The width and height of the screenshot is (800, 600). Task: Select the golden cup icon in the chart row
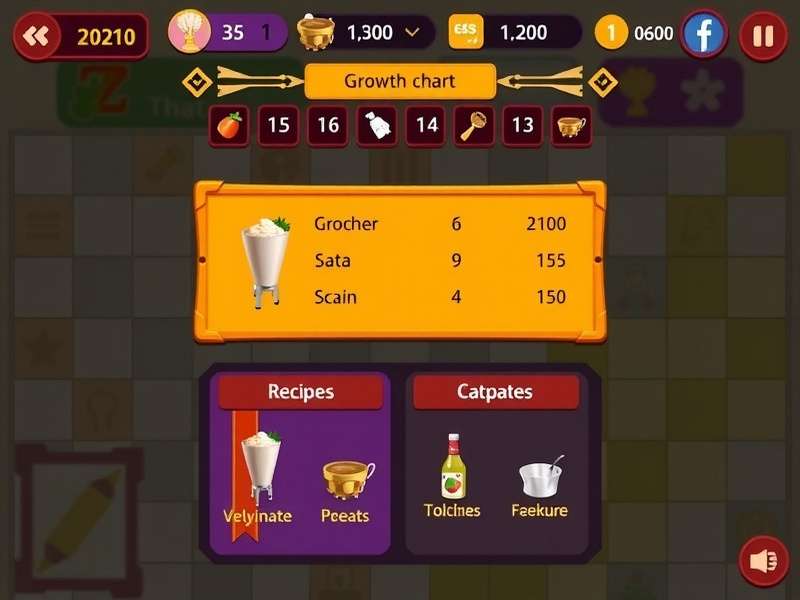(571, 126)
